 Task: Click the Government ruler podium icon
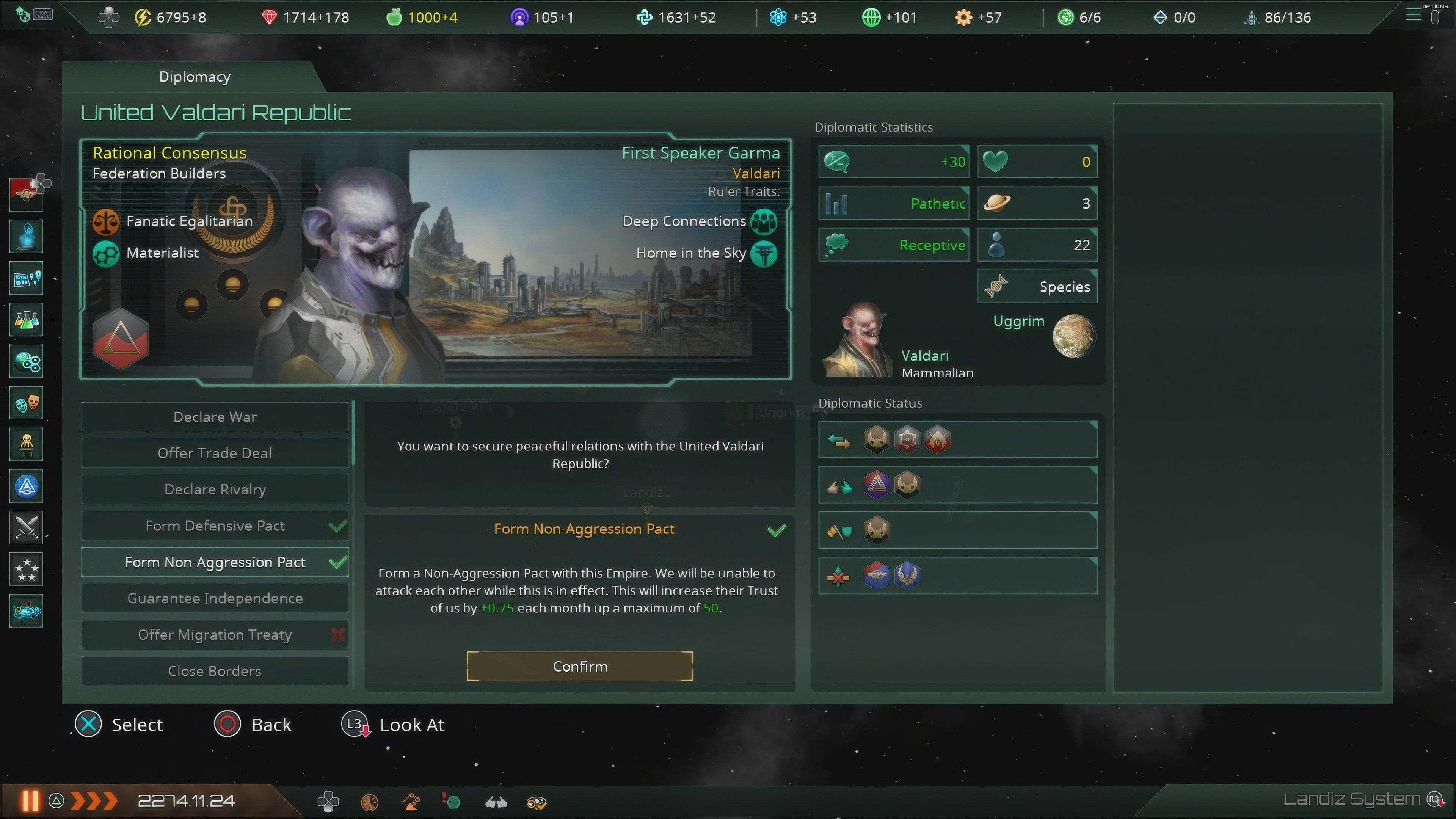[x=26, y=444]
